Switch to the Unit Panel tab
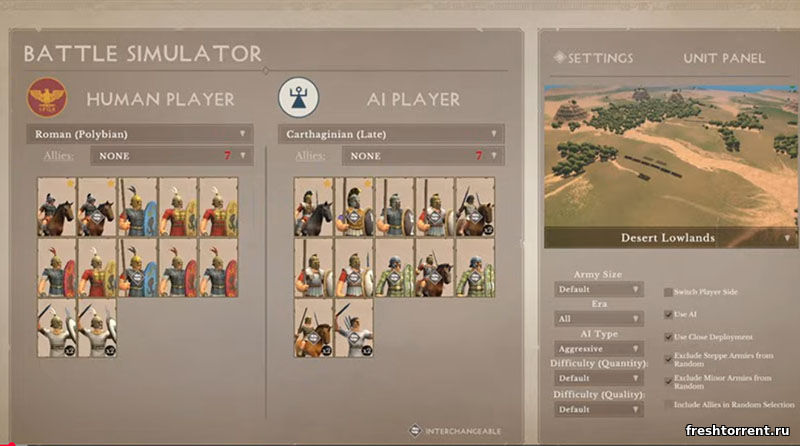 [724, 58]
